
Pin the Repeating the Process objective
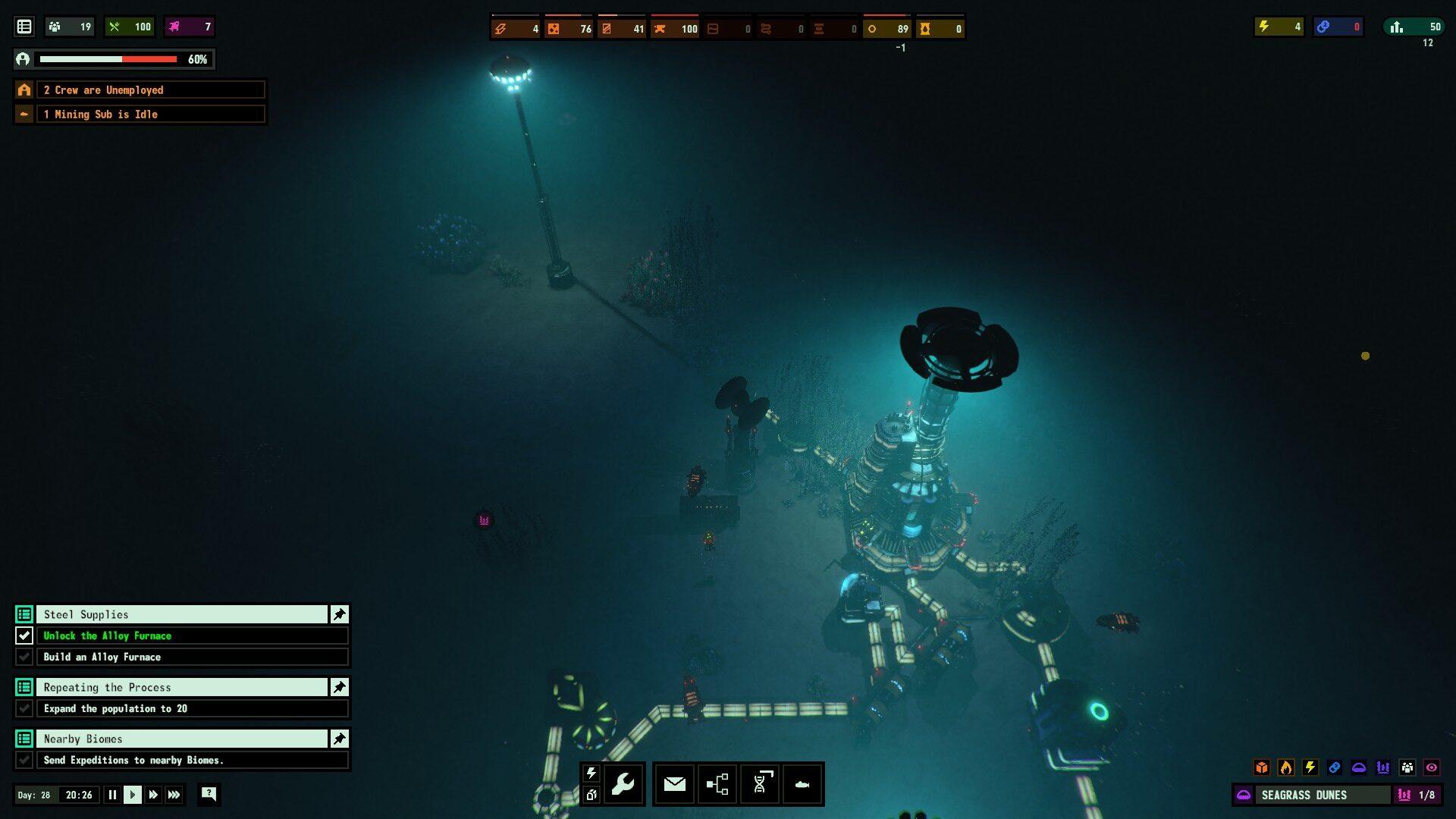[x=339, y=687]
